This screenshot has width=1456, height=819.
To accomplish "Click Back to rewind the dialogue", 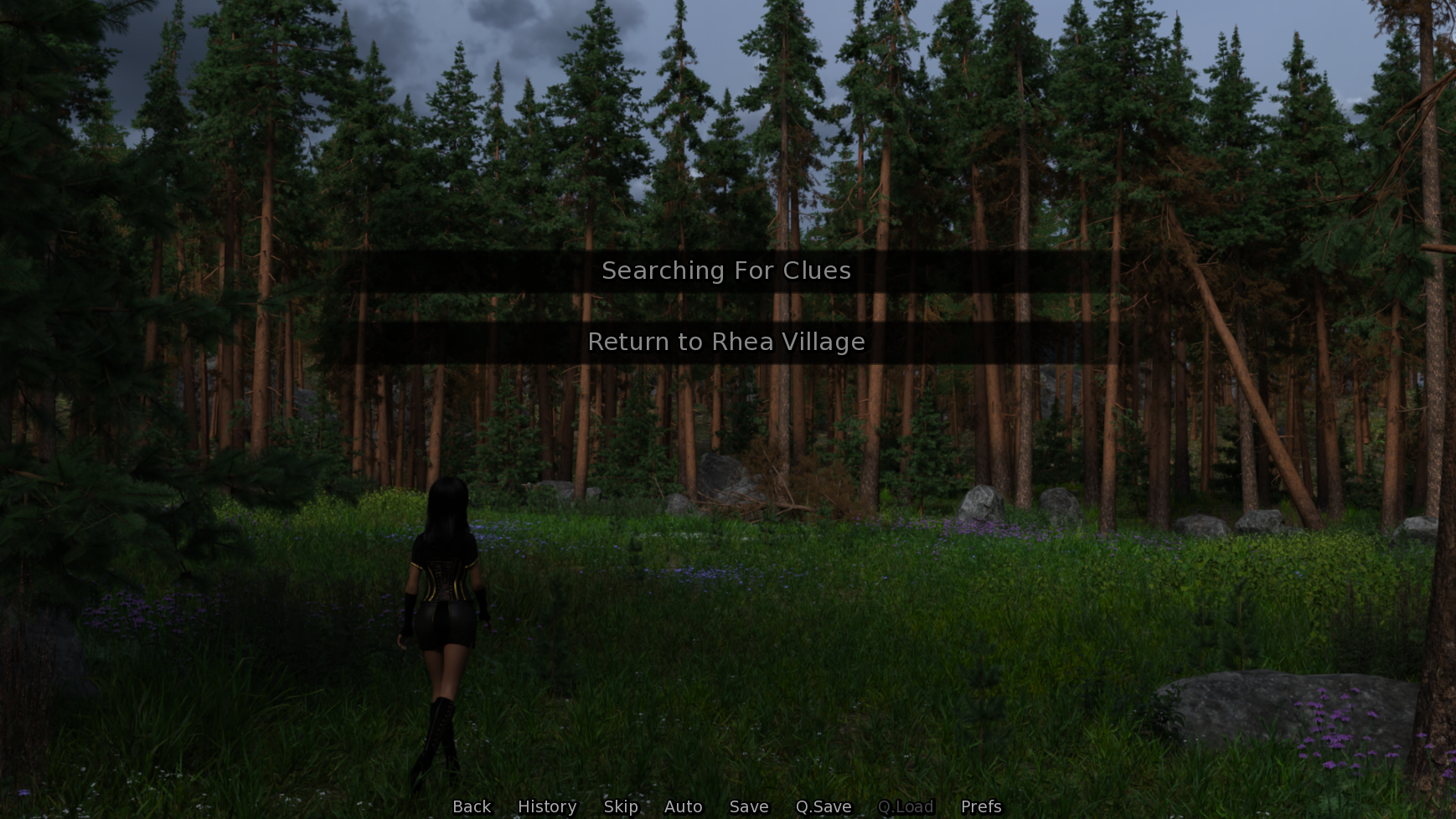I will point(471,806).
